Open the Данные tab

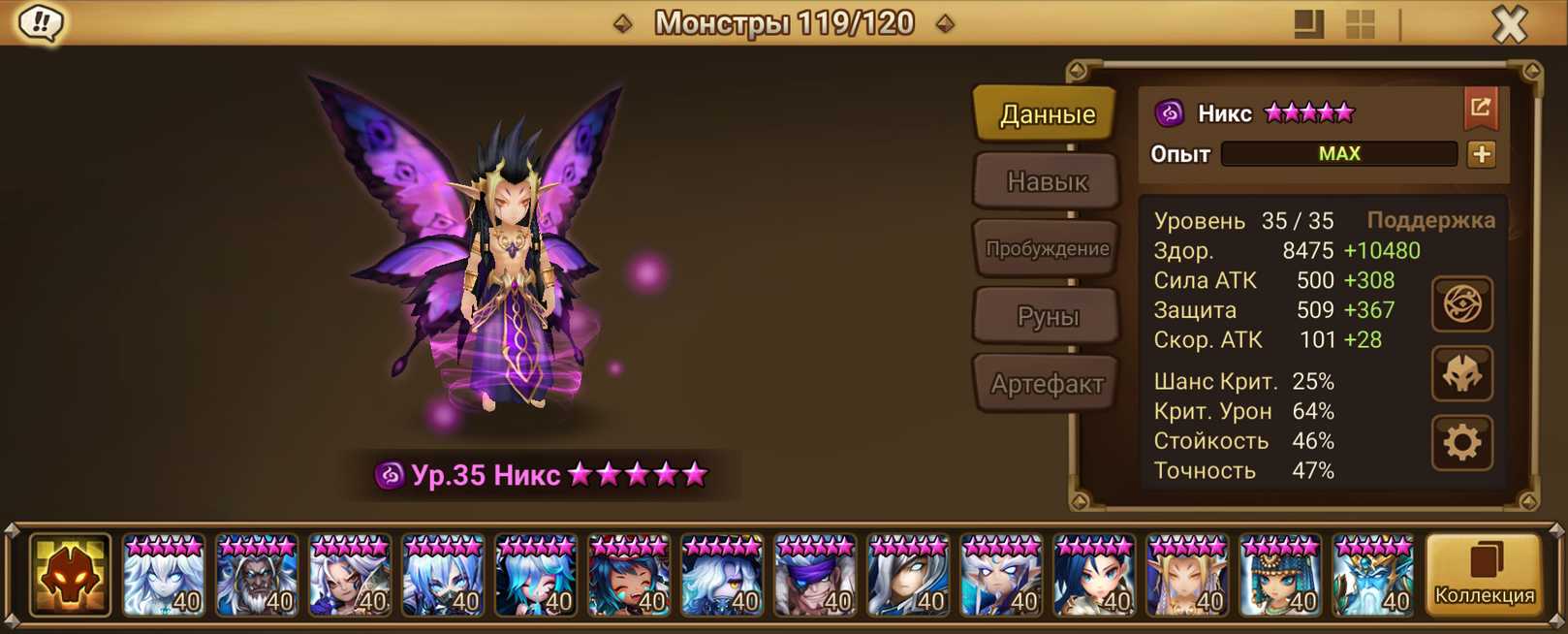click(x=1047, y=114)
